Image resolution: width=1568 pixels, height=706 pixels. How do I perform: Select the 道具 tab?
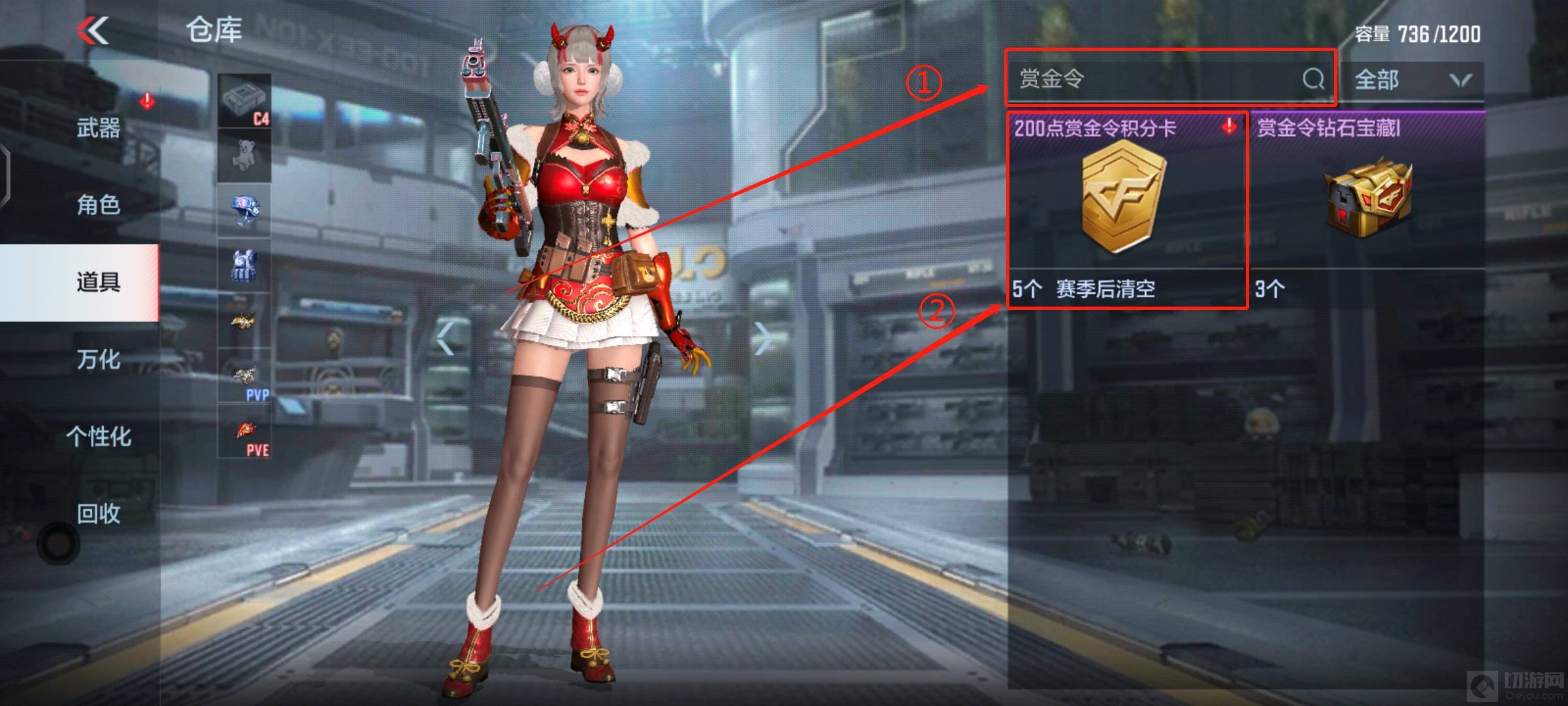click(x=98, y=282)
